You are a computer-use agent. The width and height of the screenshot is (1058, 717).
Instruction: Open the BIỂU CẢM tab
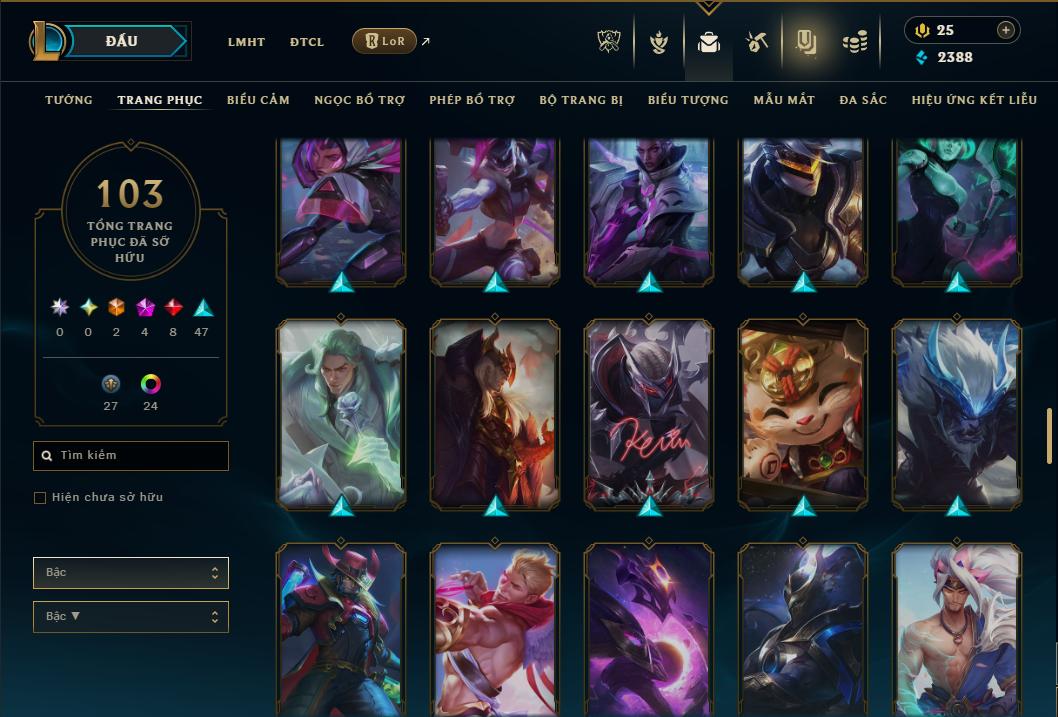pyautogui.click(x=258, y=100)
